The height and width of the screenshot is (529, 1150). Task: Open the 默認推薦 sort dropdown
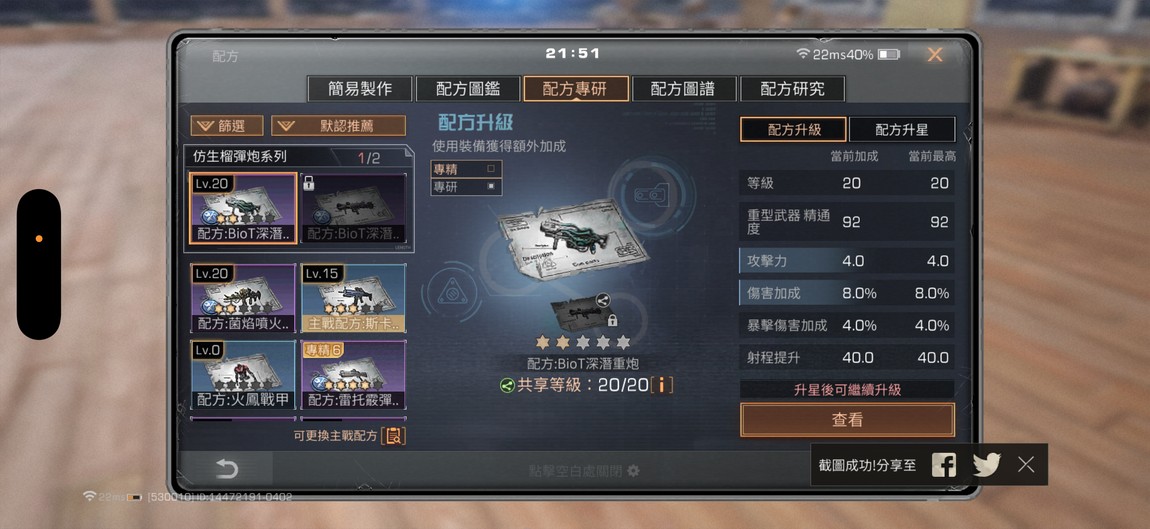[x=340, y=126]
